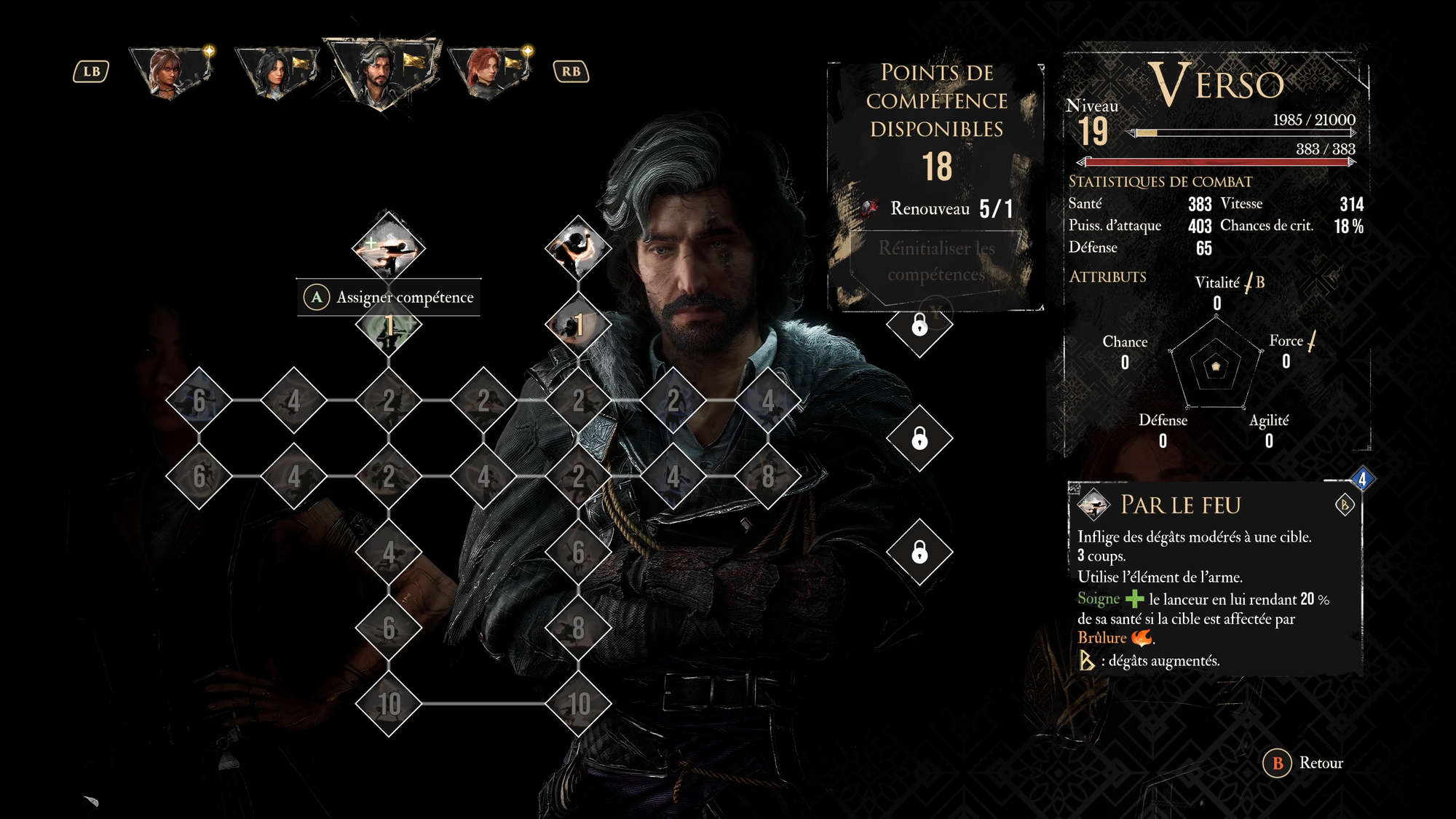Switch to the red-haired character's portrait
This screenshot has height=819, width=1456.
click(488, 73)
